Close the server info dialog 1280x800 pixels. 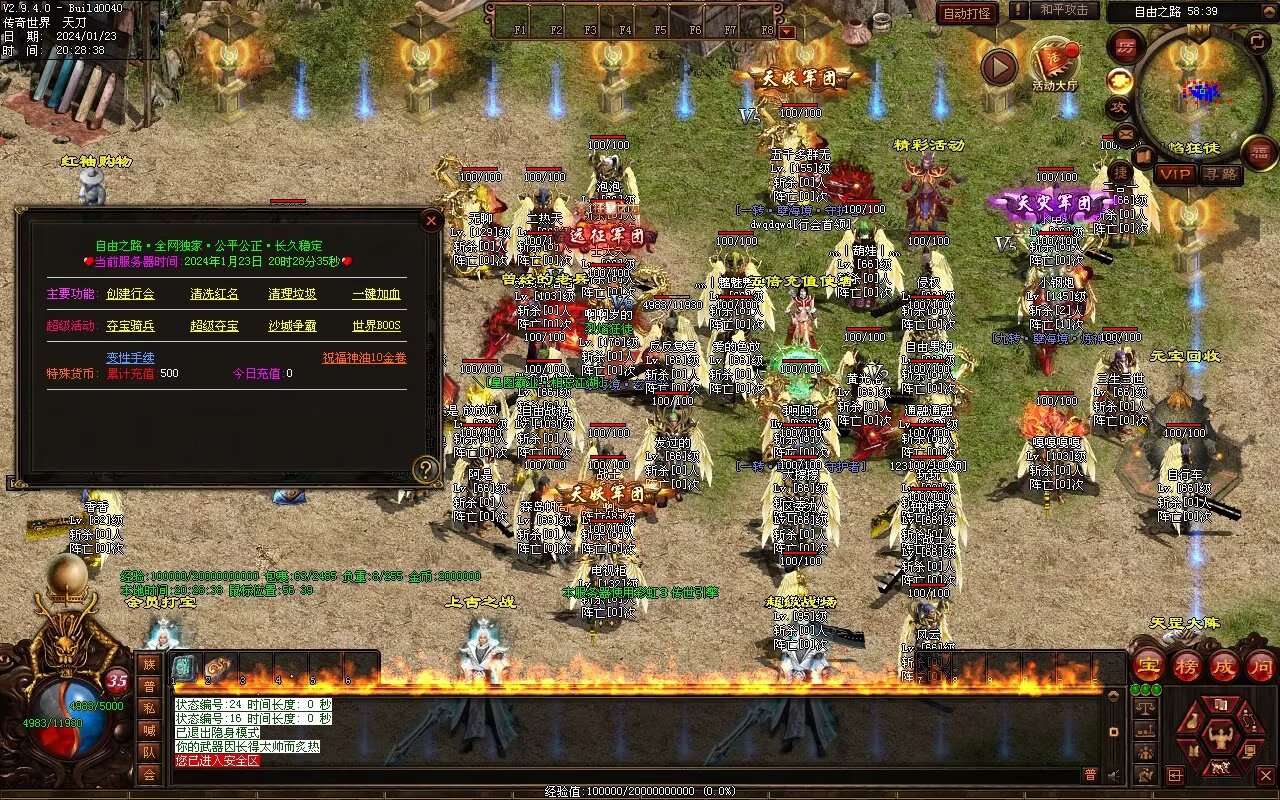point(431,220)
